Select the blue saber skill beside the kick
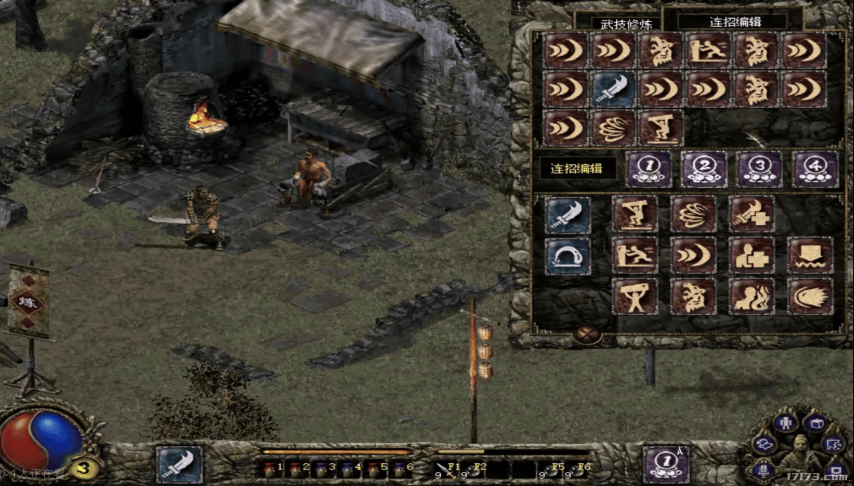The height and width of the screenshot is (486, 854). [x=568, y=214]
